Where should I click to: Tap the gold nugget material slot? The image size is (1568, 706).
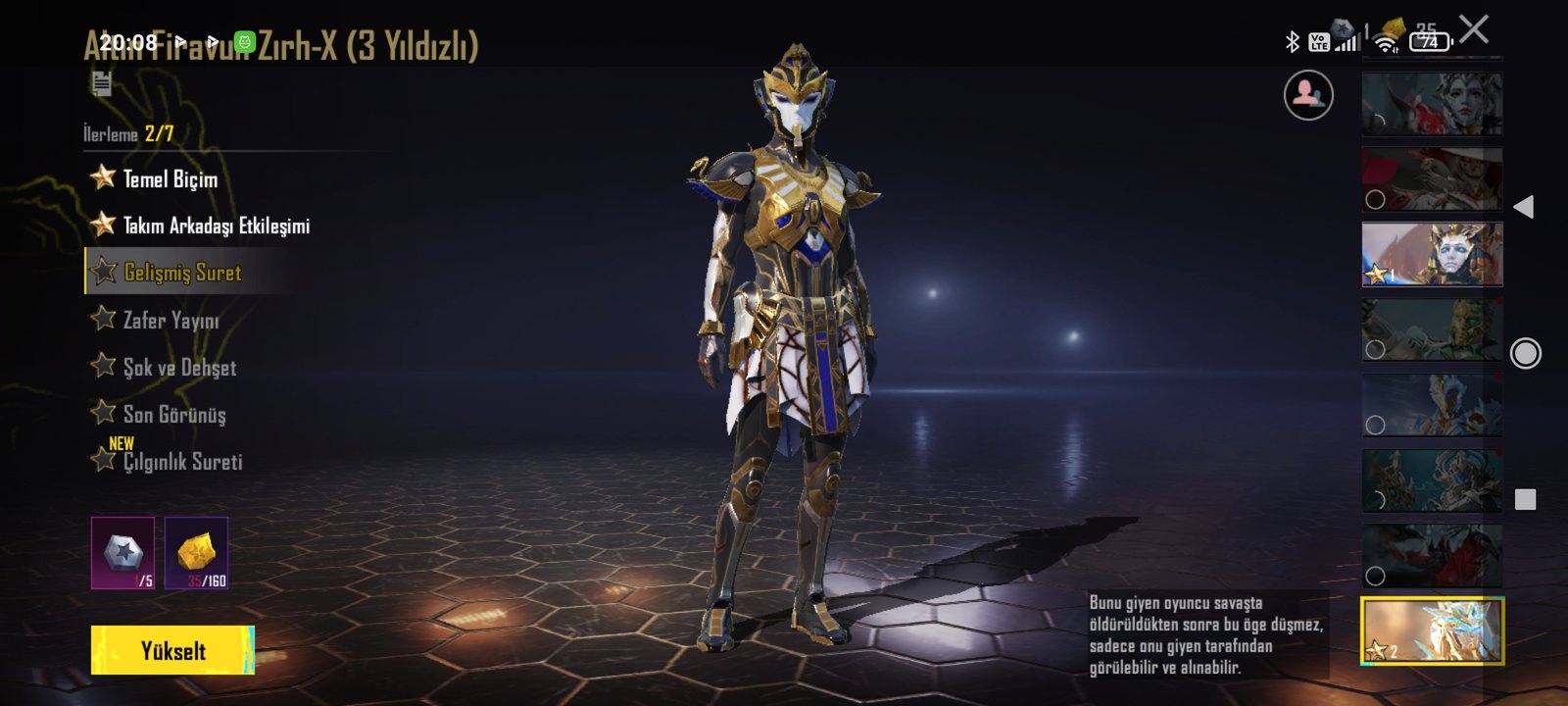pos(196,553)
